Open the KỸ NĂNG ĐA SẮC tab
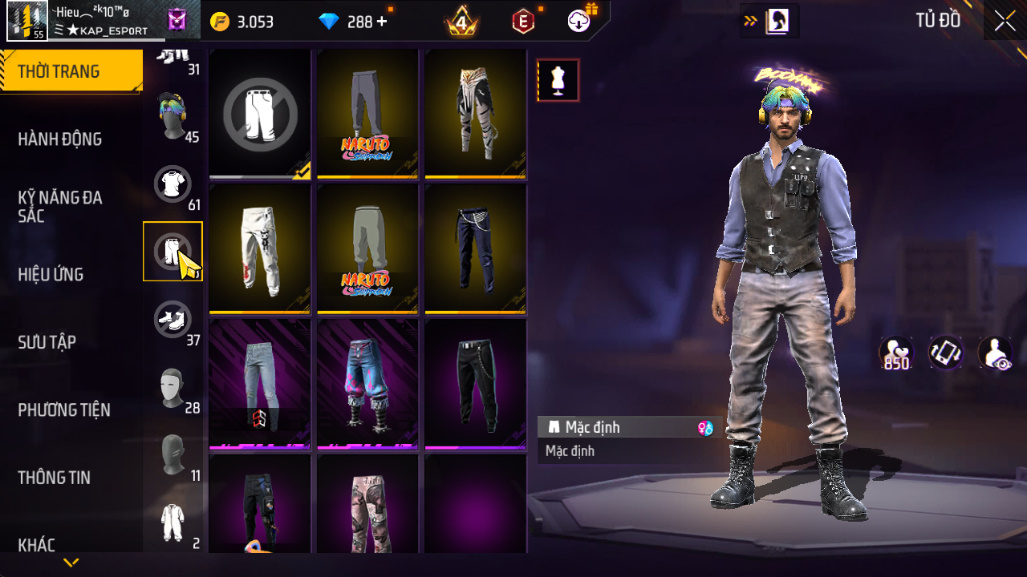 pos(60,206)
